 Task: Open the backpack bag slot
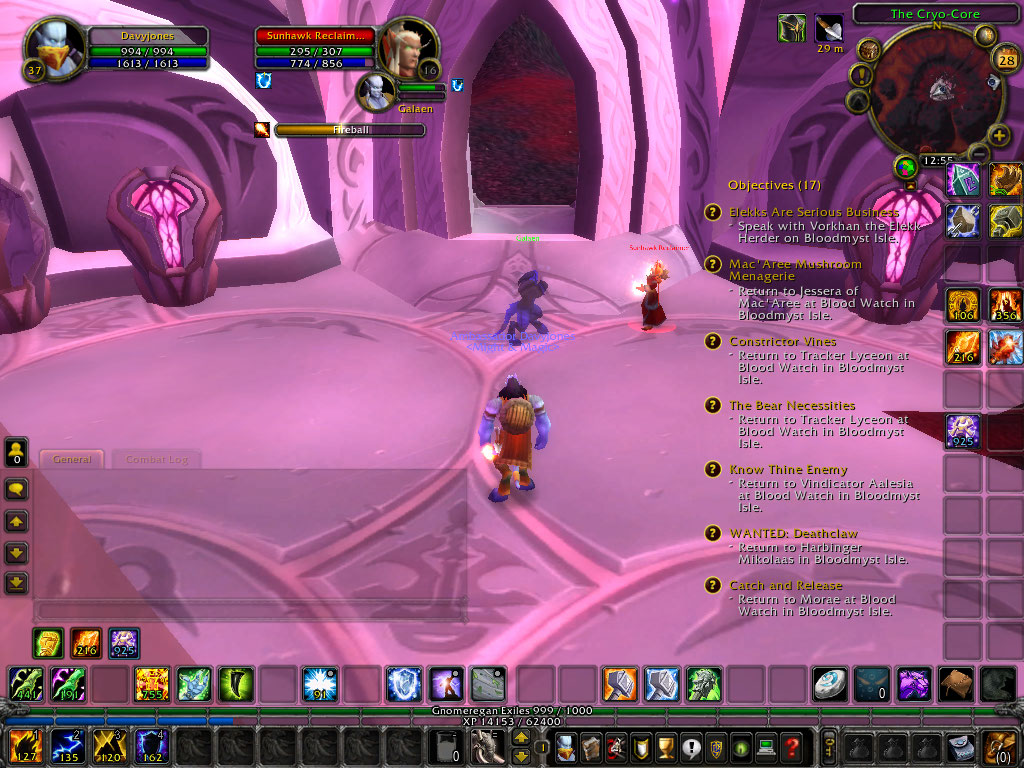999,746
